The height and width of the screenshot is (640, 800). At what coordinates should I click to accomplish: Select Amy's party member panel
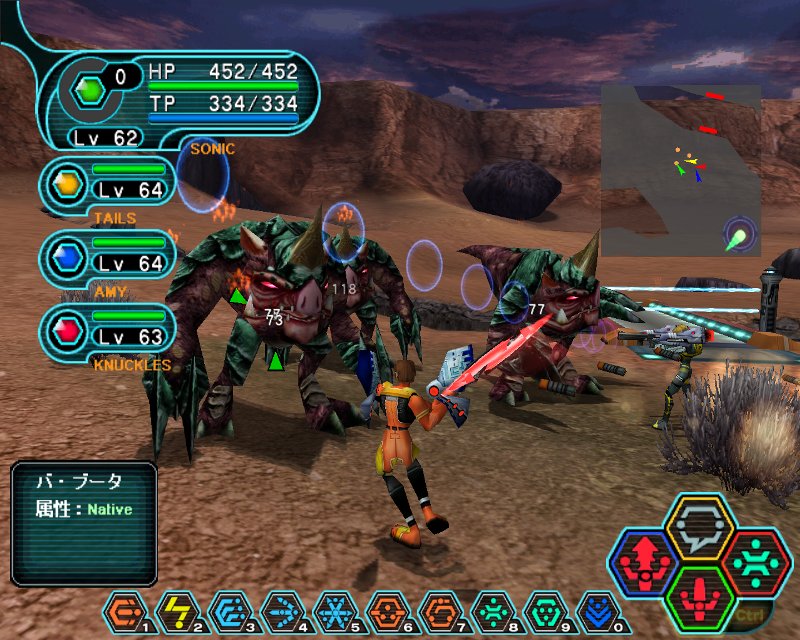(x=108, y=258)
